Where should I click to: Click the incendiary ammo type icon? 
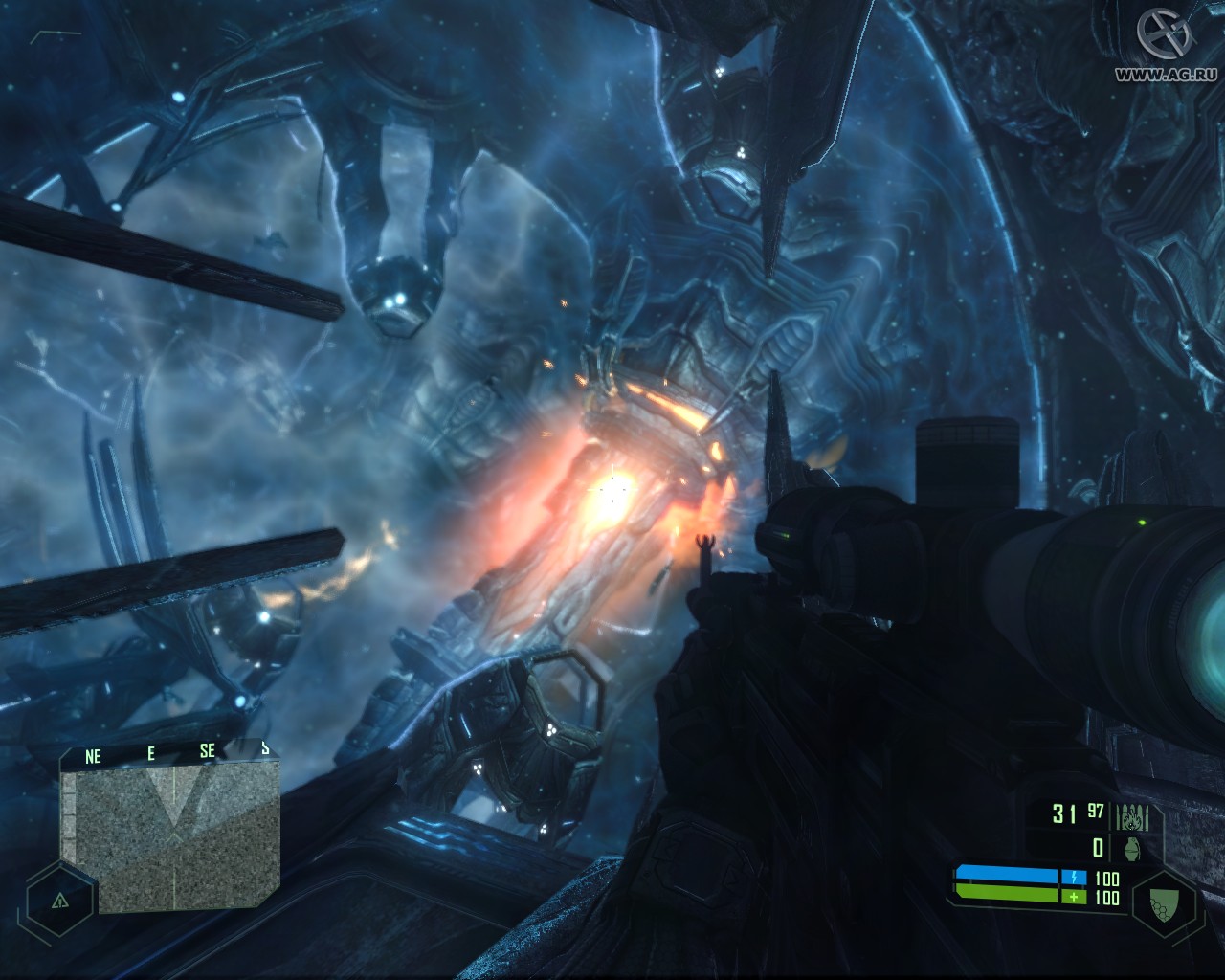tap(1134, 818)
